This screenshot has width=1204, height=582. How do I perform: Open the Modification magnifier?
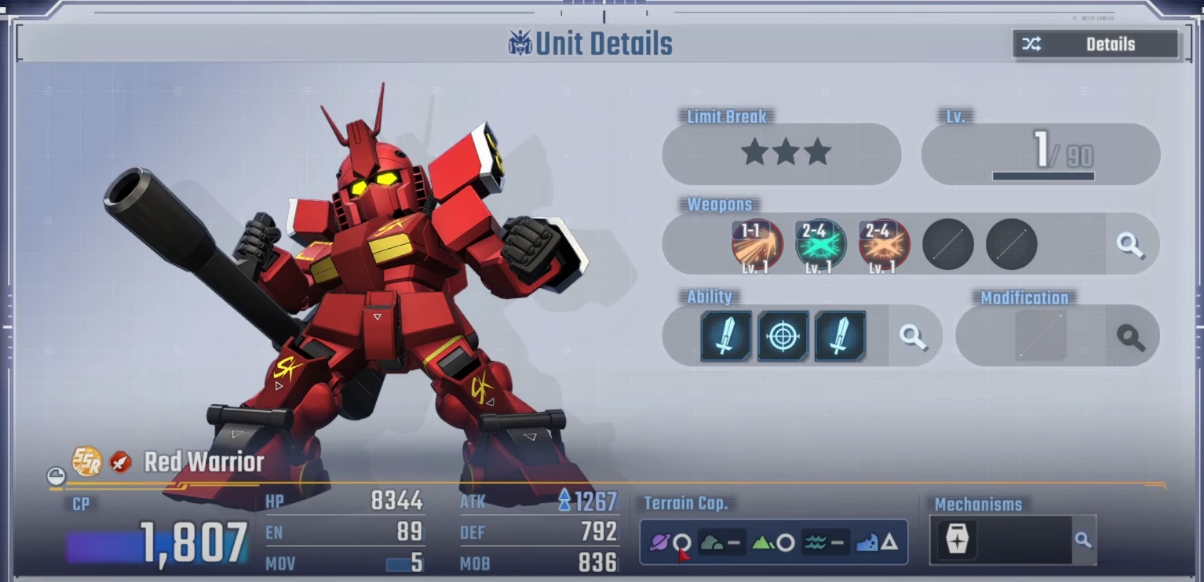1130,337
